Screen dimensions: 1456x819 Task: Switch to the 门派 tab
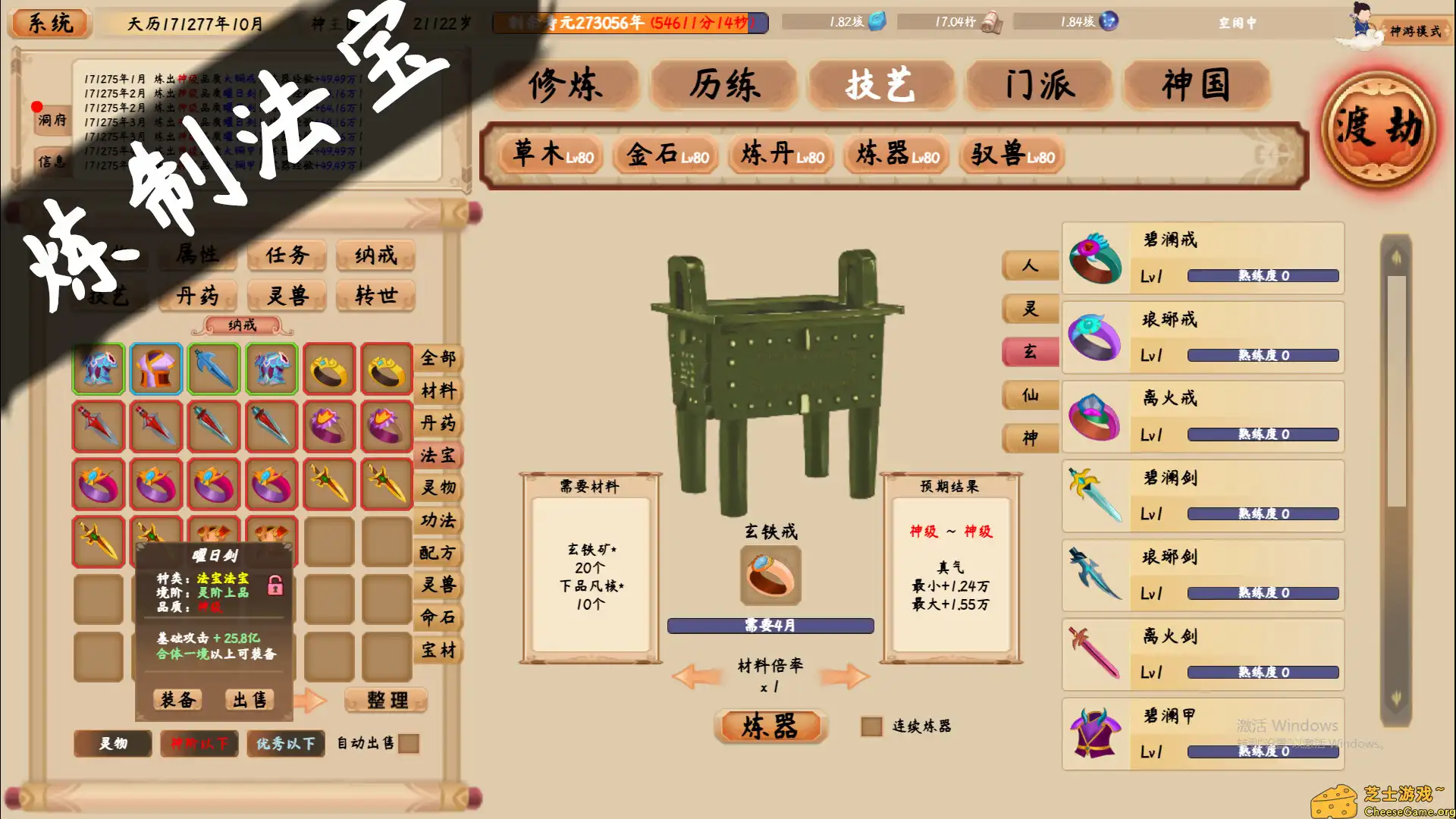(1038, 86)
